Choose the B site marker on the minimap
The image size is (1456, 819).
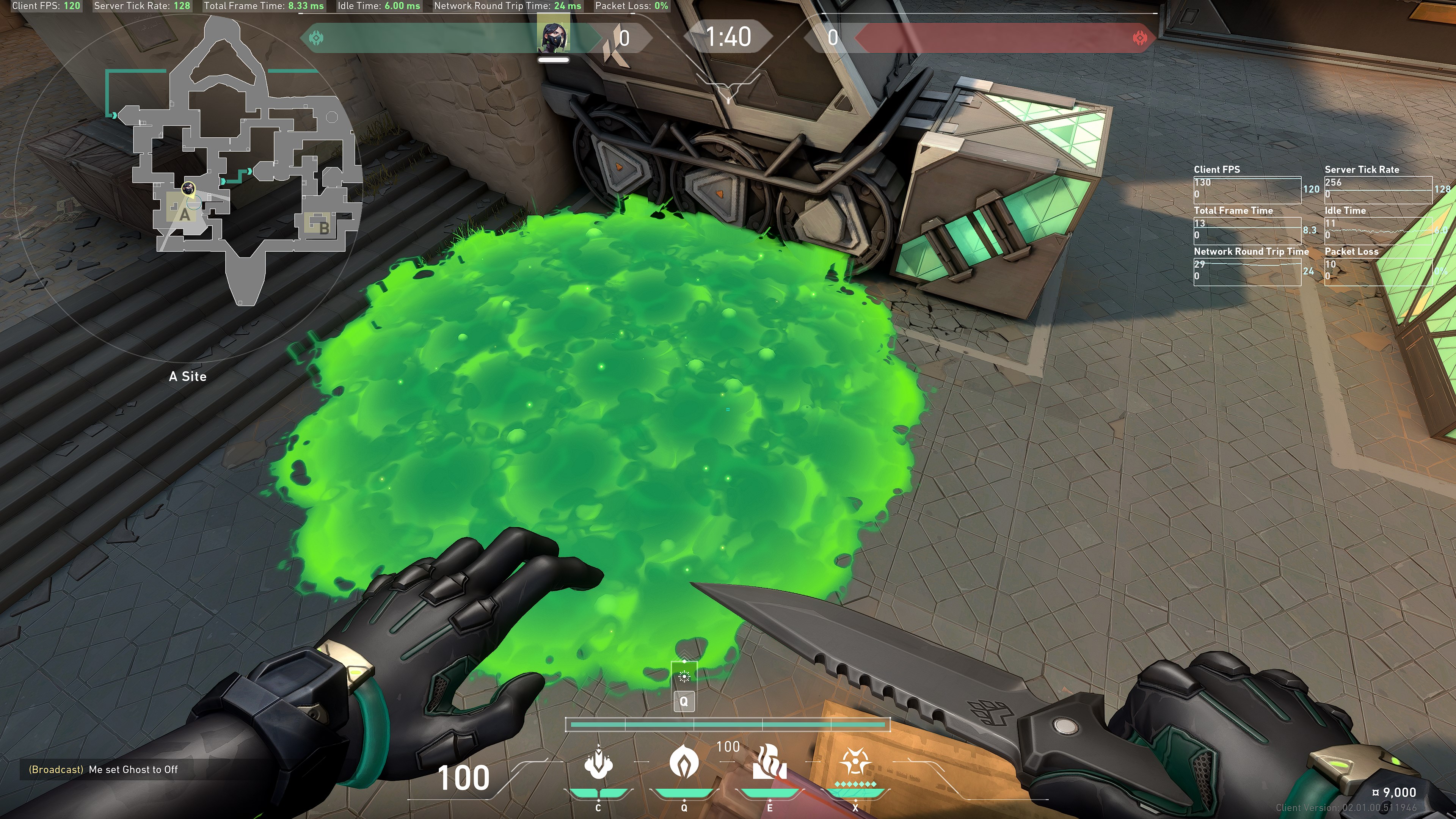pos(323,227)
